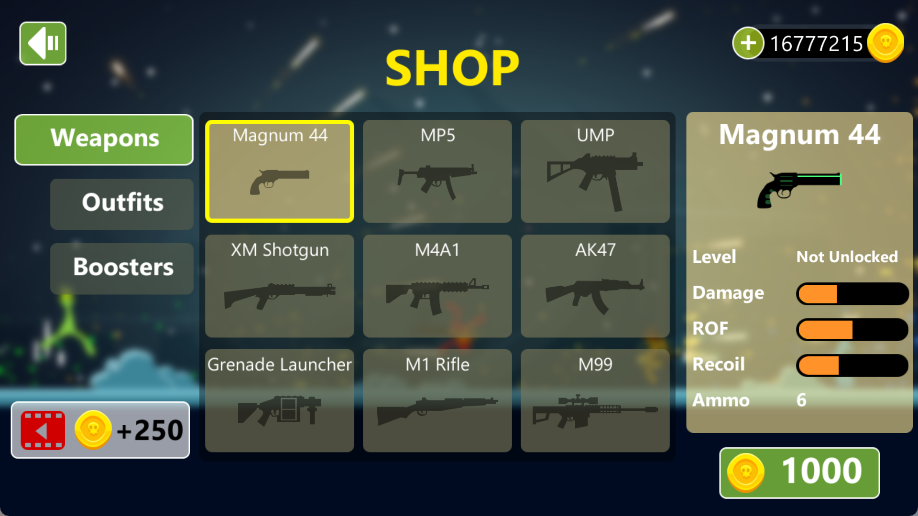Select the UMP submachine gun
The height and width of the screenshot is (516, 918).
point(595,171)
